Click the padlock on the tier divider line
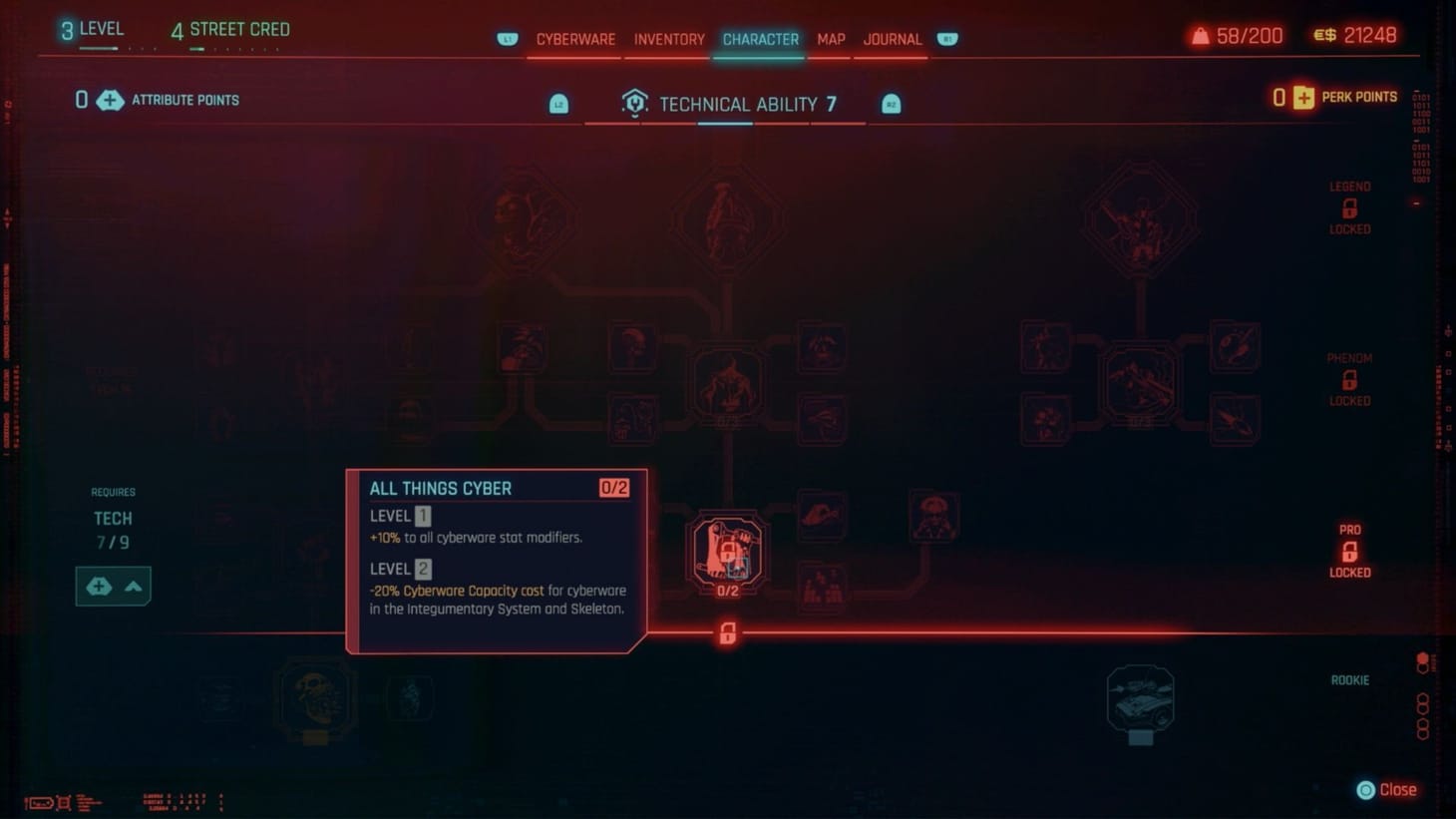 [x=726, y=633]
